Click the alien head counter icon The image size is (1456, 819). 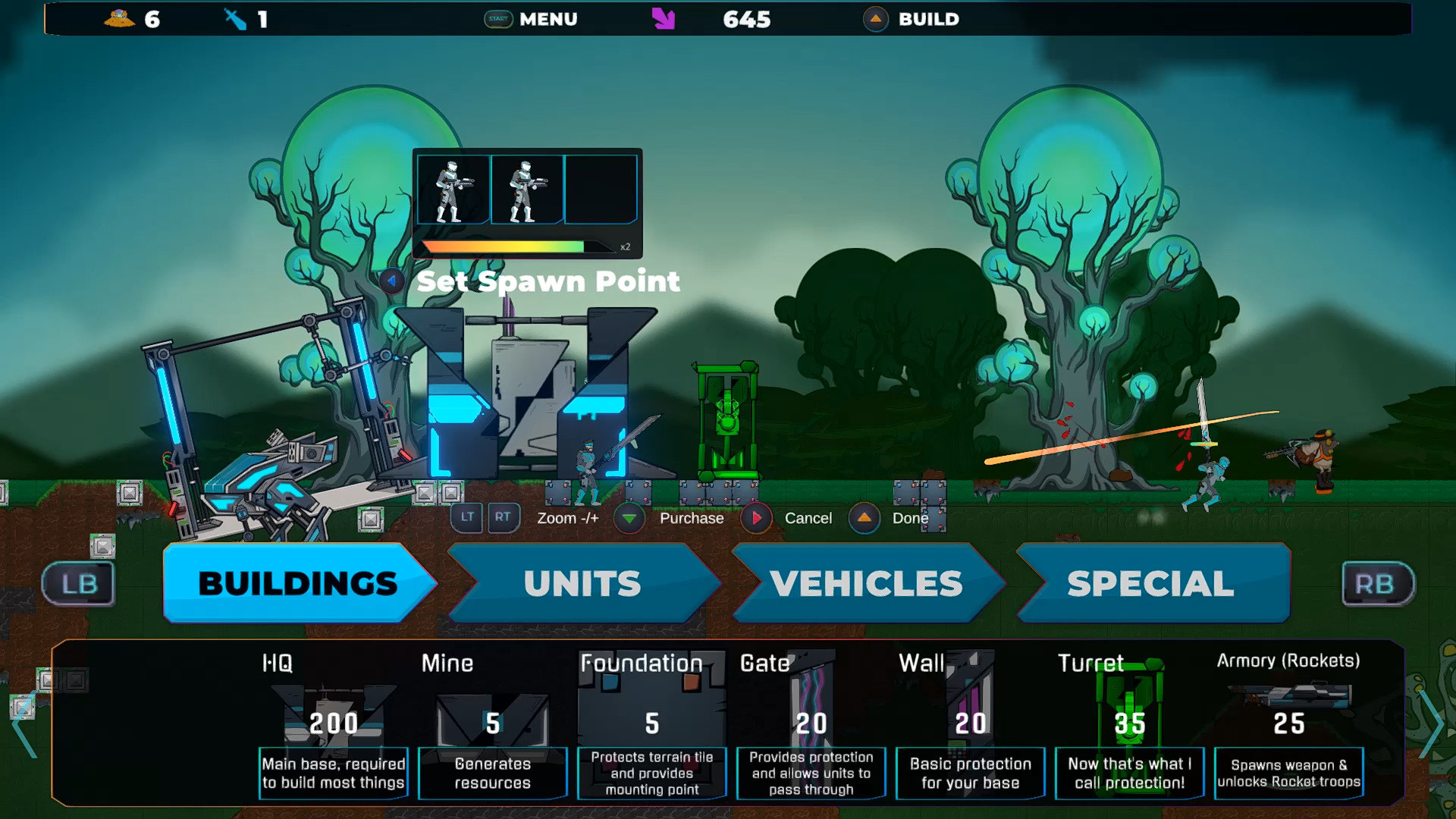tap(118, 19)
